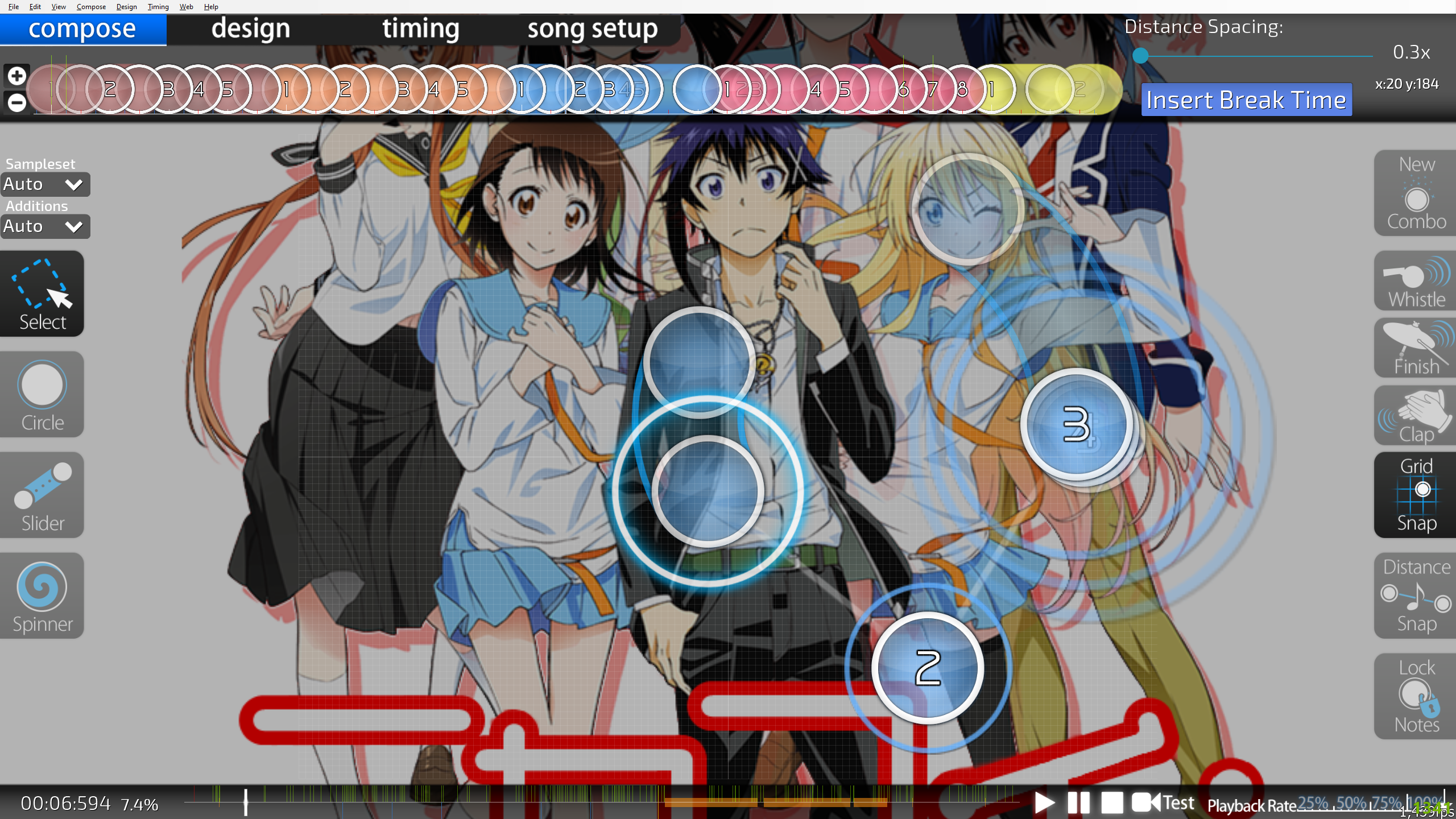The image size is (1456, 819).
Task: Toggle Distance Snap
Action: tap(1416, 595)
